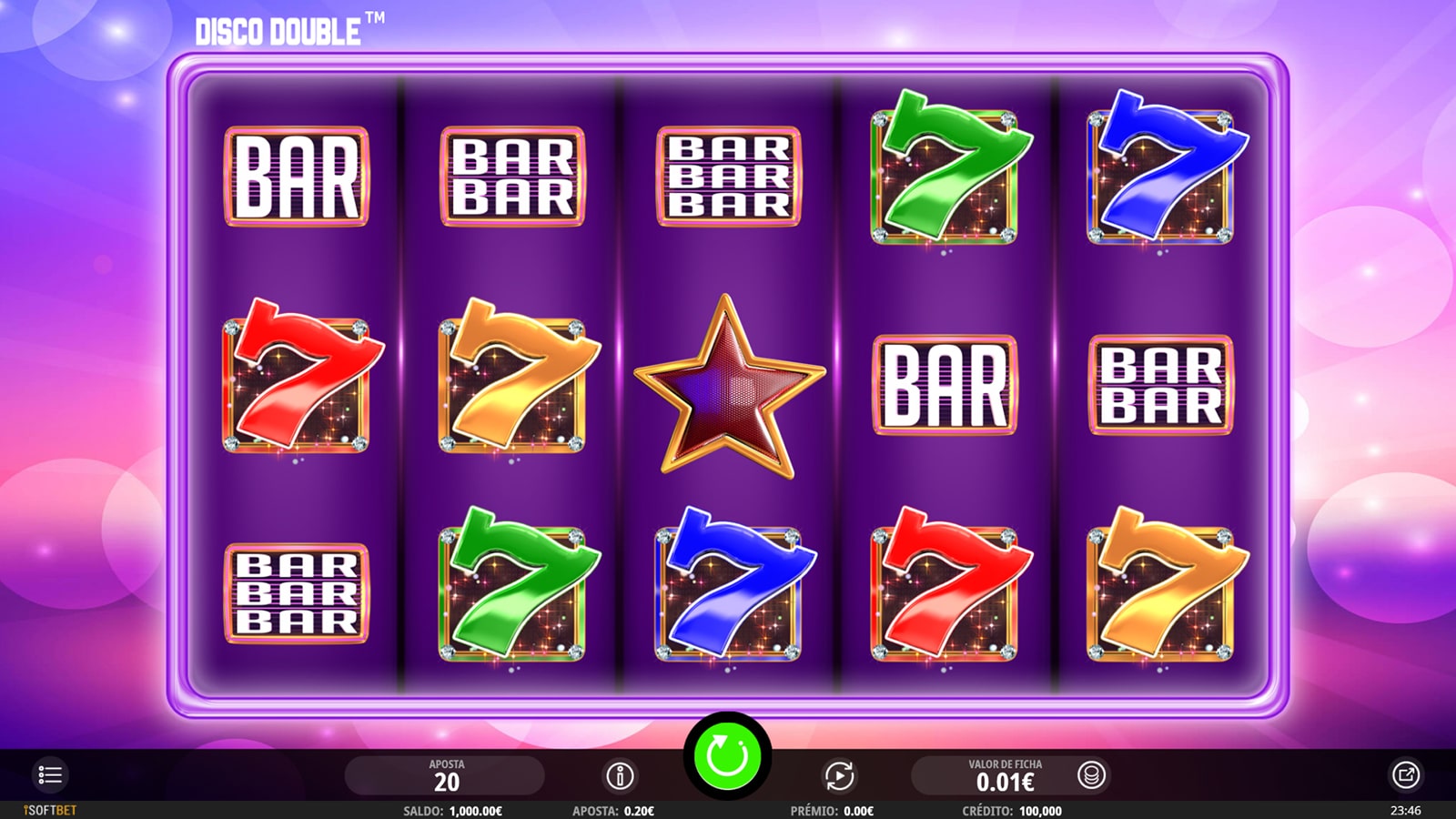
Task: Click the coin stack icon
Action: 1090,775
